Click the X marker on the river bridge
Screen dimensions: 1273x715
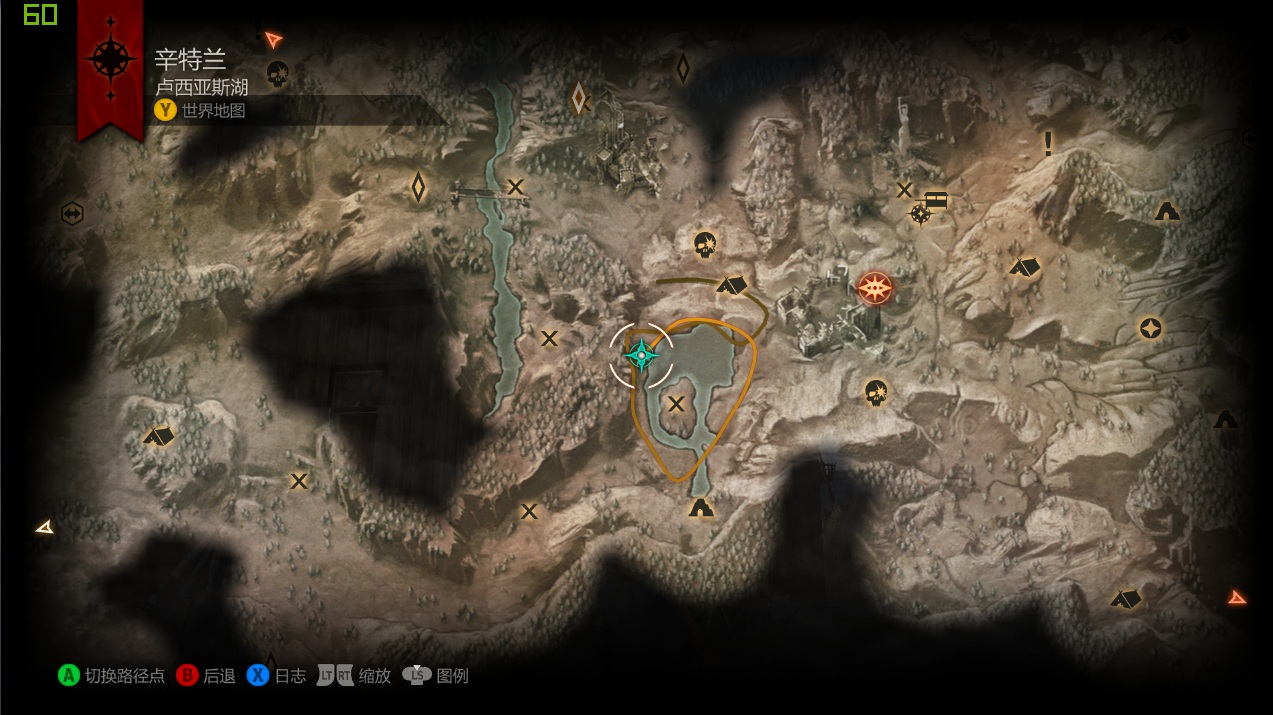(x=515, y=186)
